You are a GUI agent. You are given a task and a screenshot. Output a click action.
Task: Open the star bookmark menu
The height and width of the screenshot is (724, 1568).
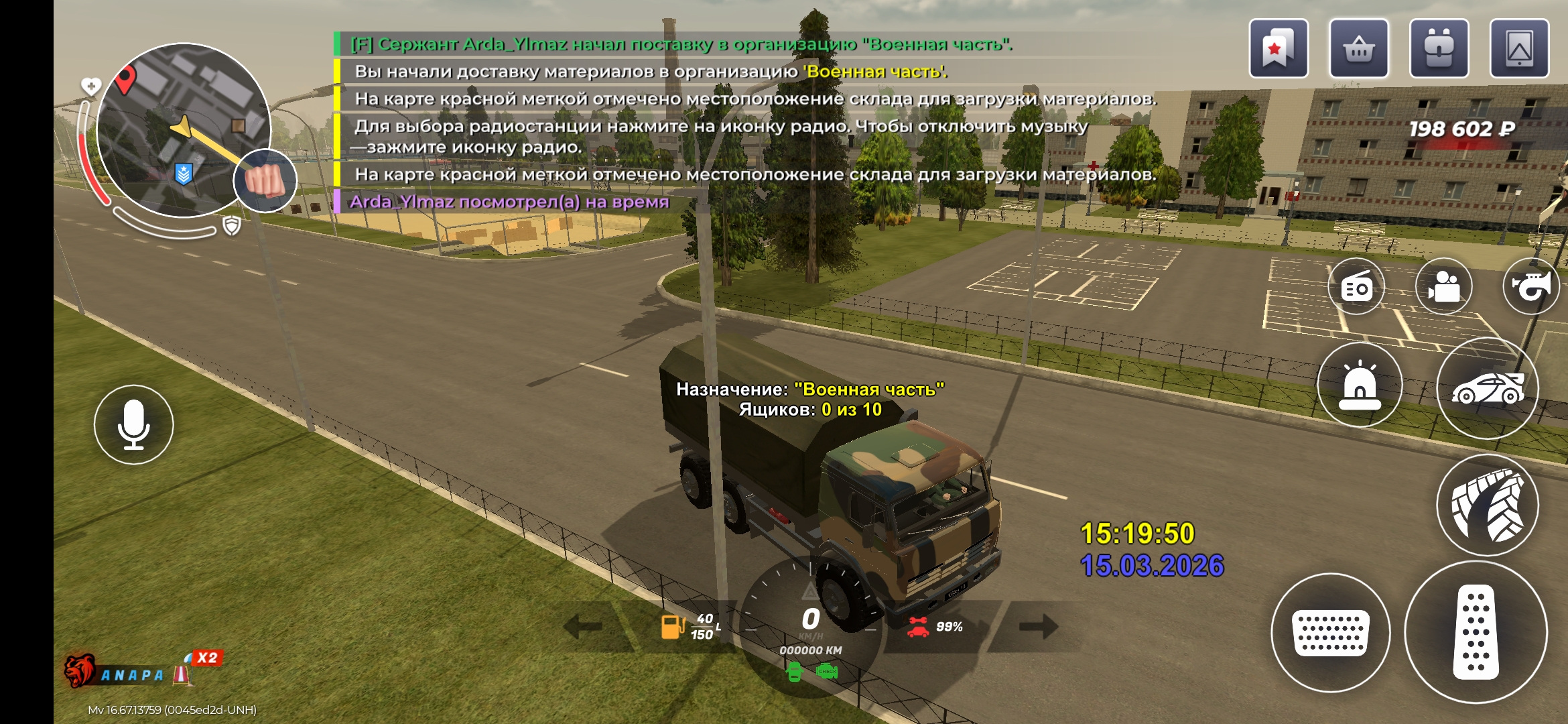[1278, 49]
